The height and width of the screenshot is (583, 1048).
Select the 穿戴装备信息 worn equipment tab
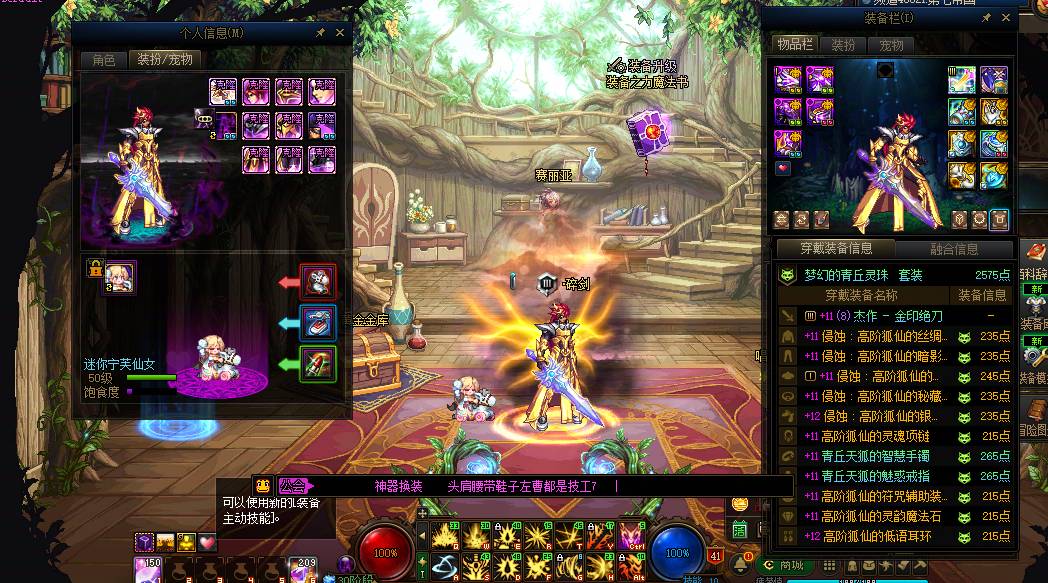pos(836,249)
